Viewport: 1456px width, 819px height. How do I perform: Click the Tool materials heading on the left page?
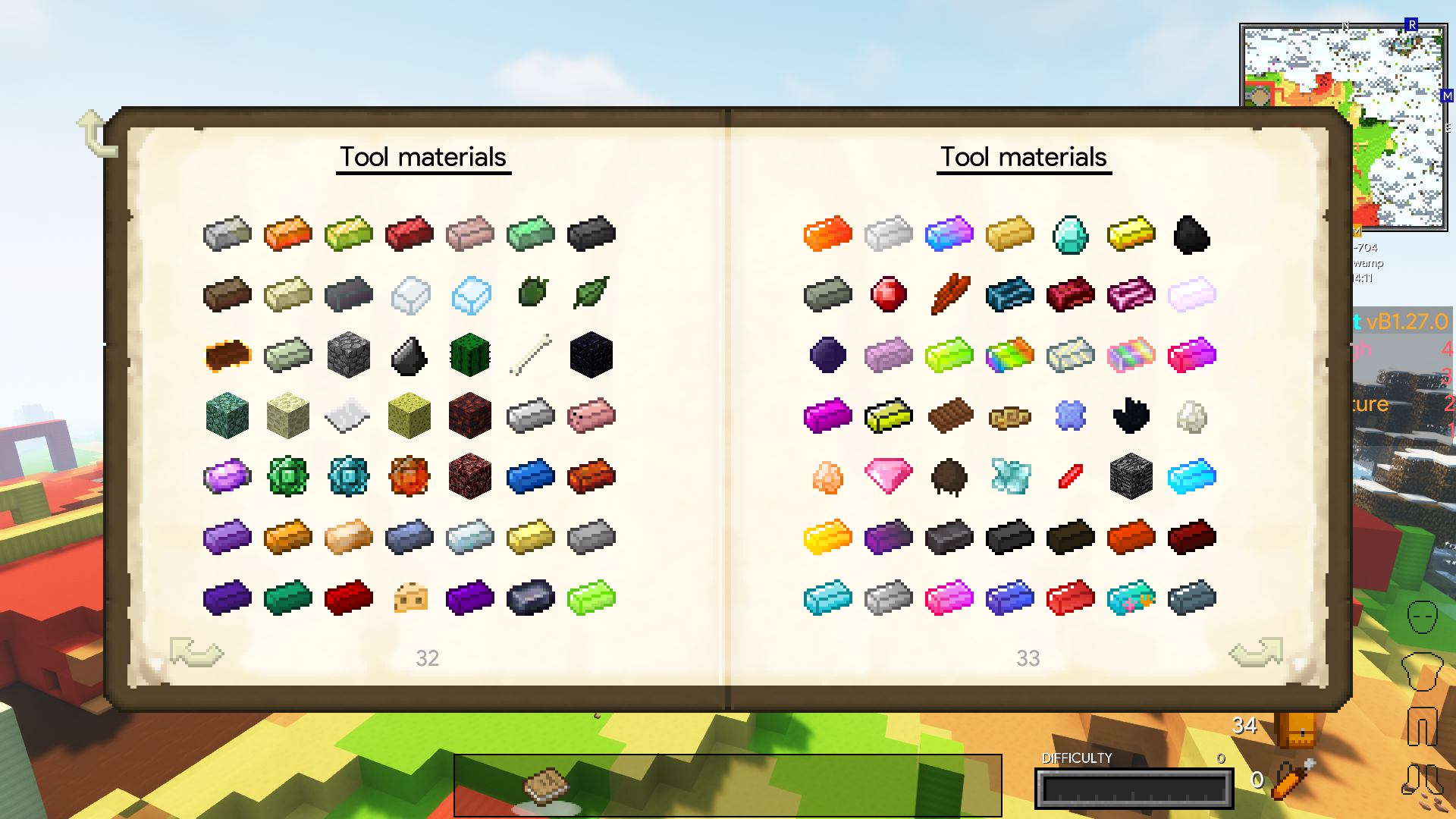point(423,157)
